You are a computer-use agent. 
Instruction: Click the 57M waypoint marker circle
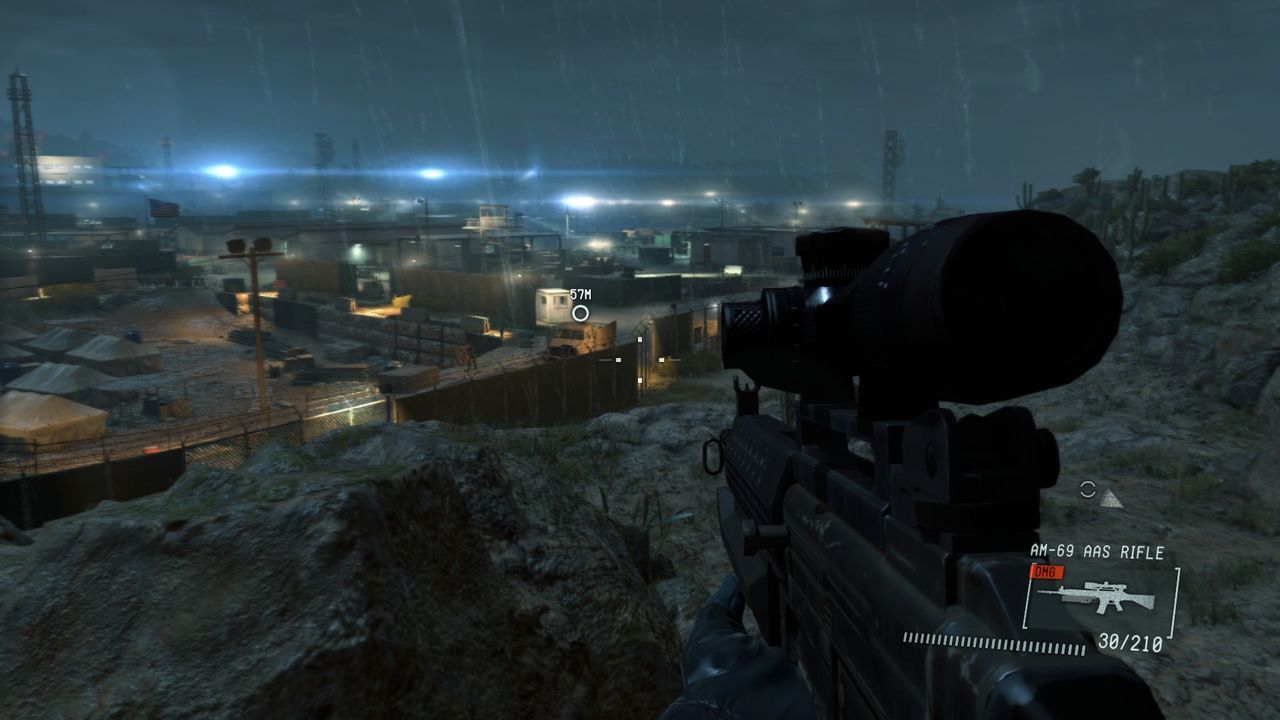[x=580, y=313]
